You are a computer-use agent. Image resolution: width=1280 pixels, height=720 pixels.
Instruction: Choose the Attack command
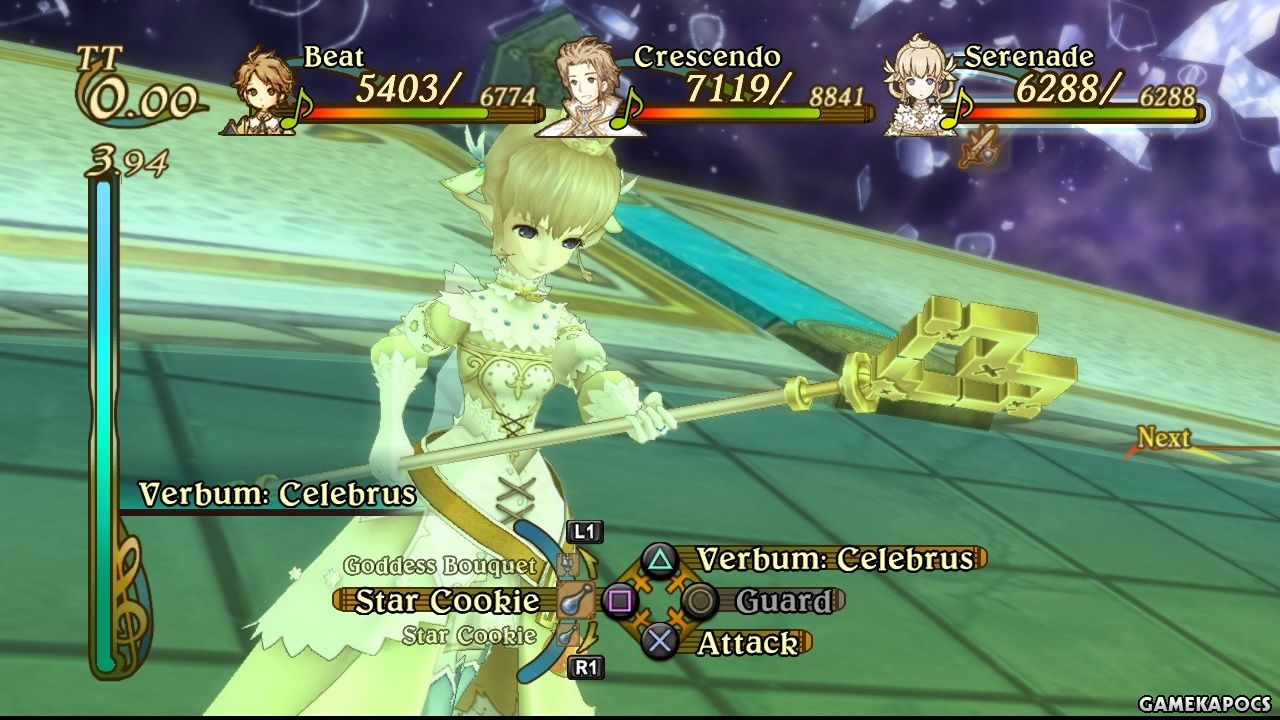click(748, 643)
